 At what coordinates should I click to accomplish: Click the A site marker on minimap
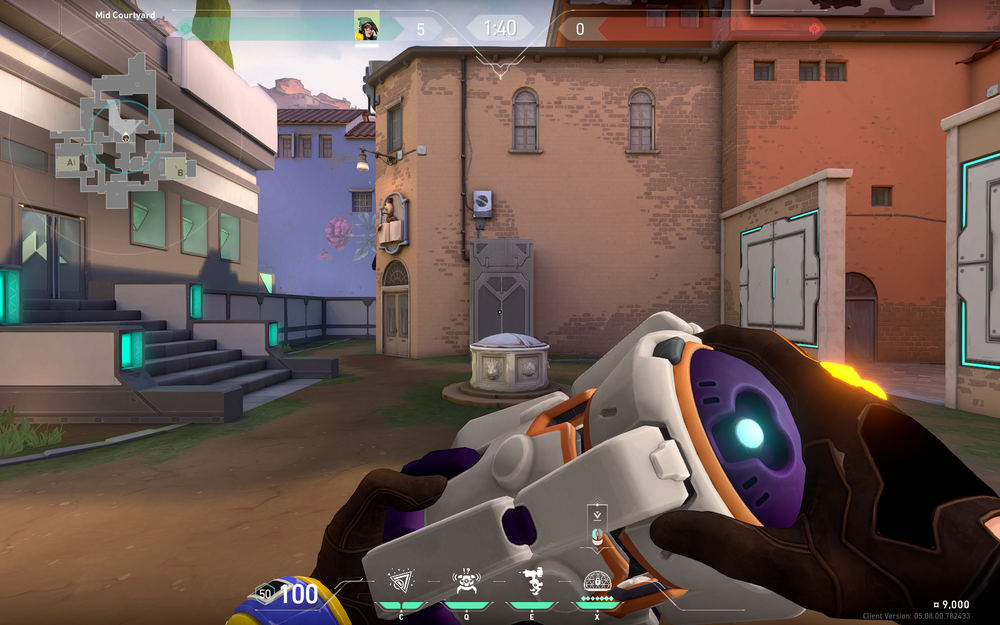70,161
